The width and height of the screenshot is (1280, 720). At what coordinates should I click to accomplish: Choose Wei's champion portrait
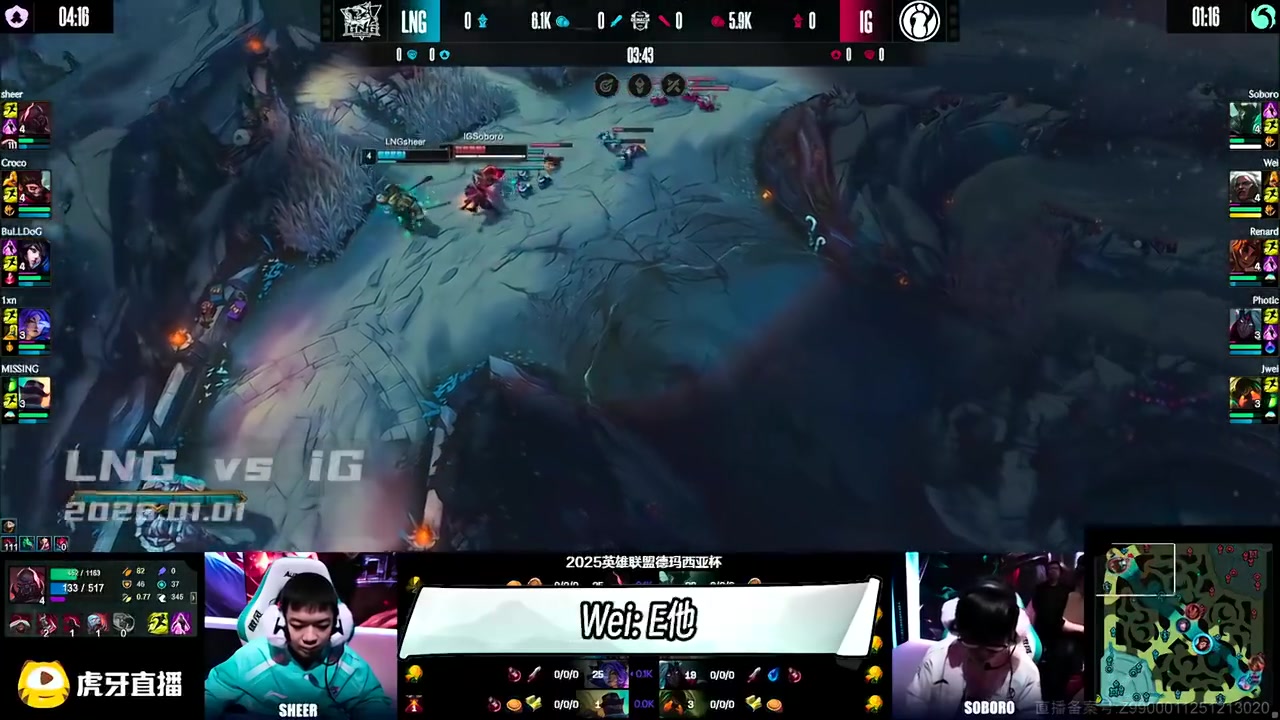(1245, 187)
